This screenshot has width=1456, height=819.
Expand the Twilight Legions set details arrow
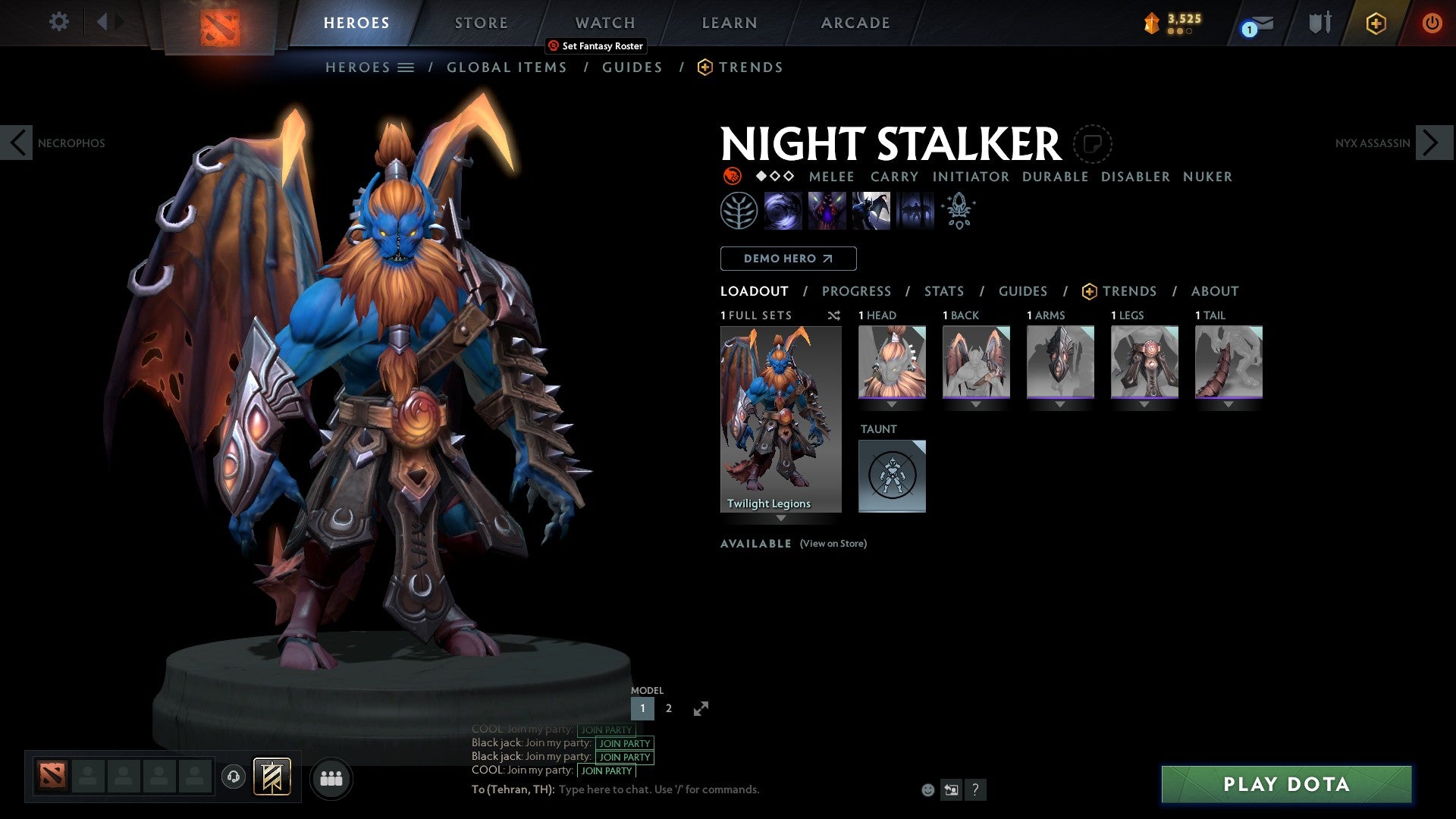click(781, 519)
